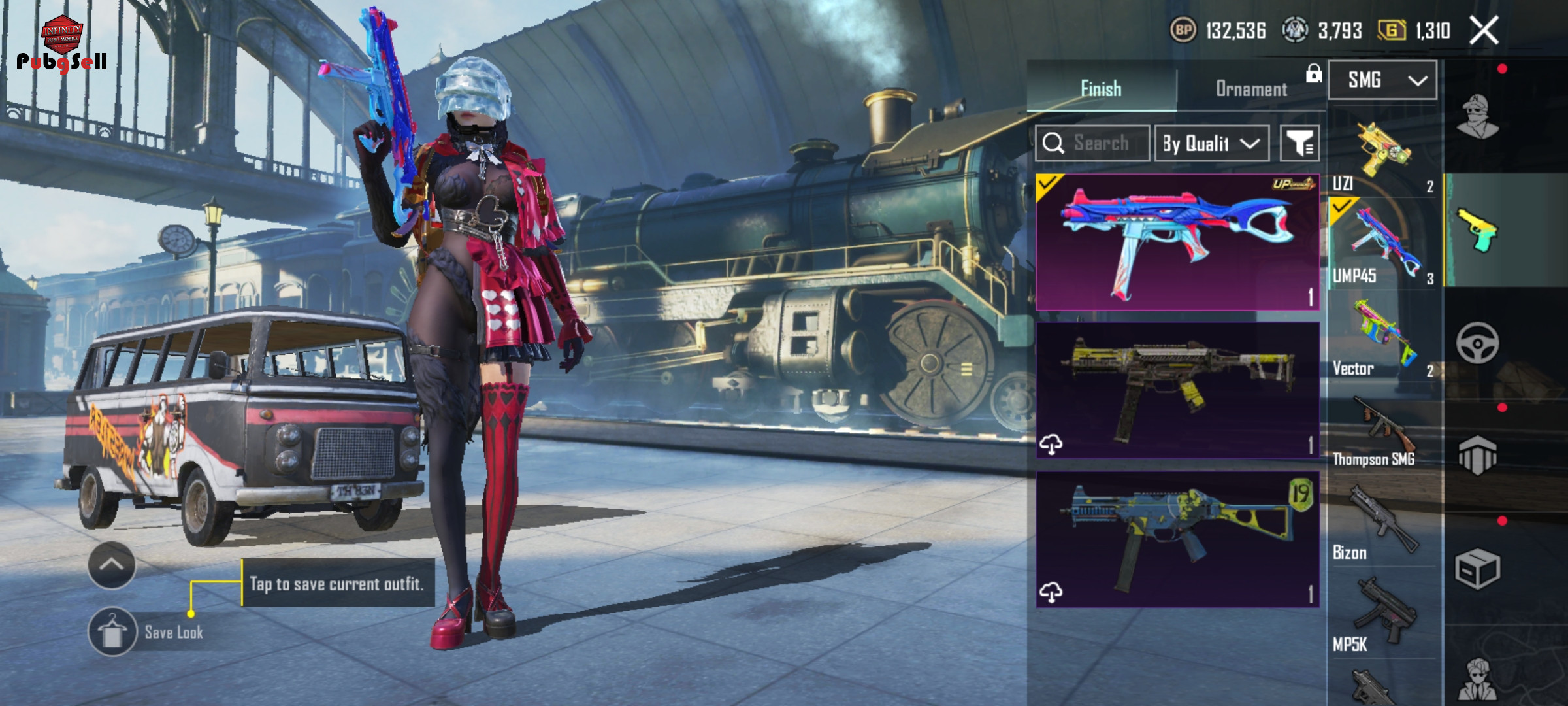Screen dimensions: 1568x706
Task: Switch to the Finish tab
Action: click(x=1102, y=88)
